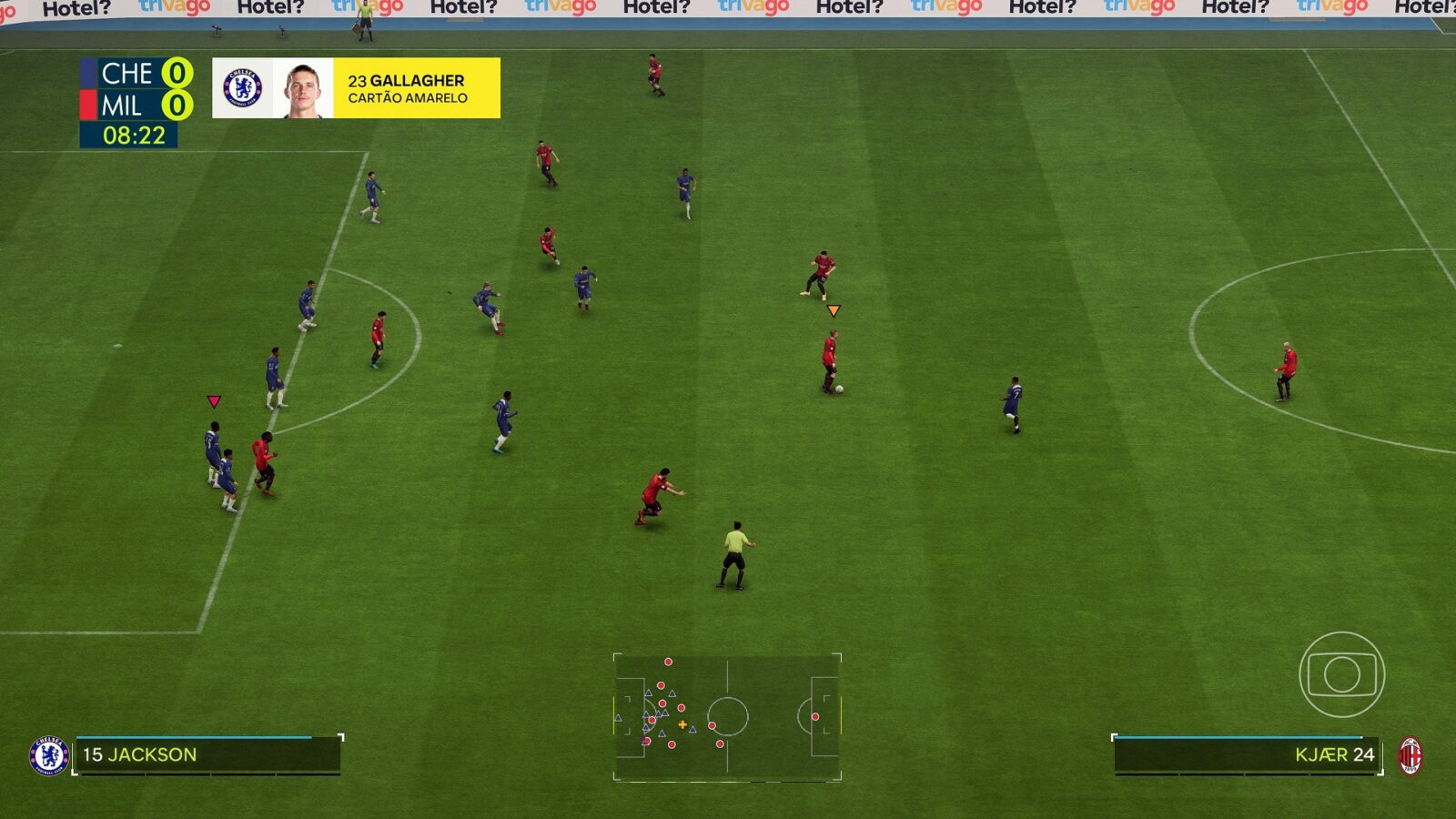Select the Kjær 24 player panel
The width and height of the screenshot is (1456, 819).
[1246, 754]
